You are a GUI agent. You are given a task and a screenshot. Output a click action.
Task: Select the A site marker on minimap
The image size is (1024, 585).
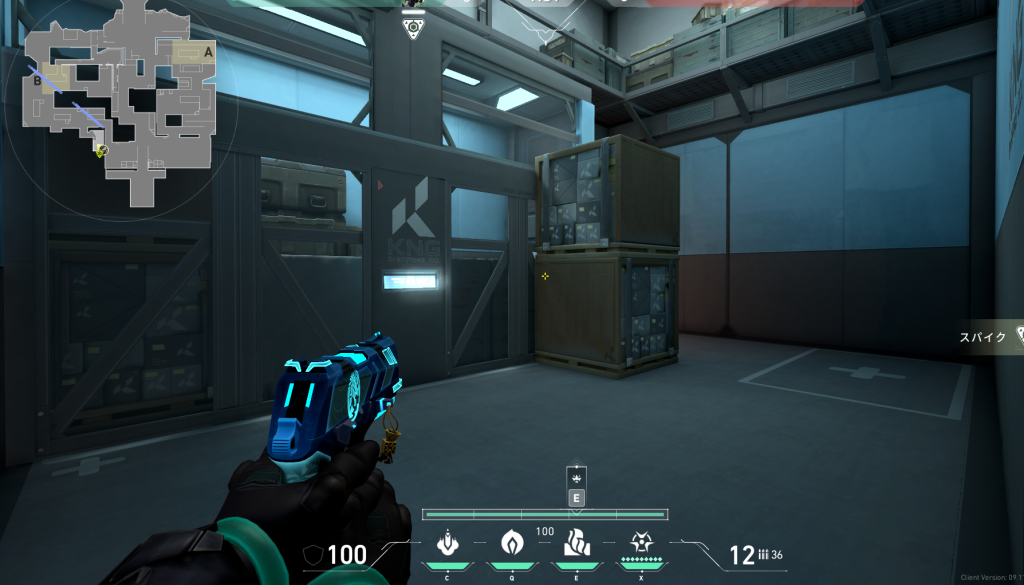coord(208,50)
